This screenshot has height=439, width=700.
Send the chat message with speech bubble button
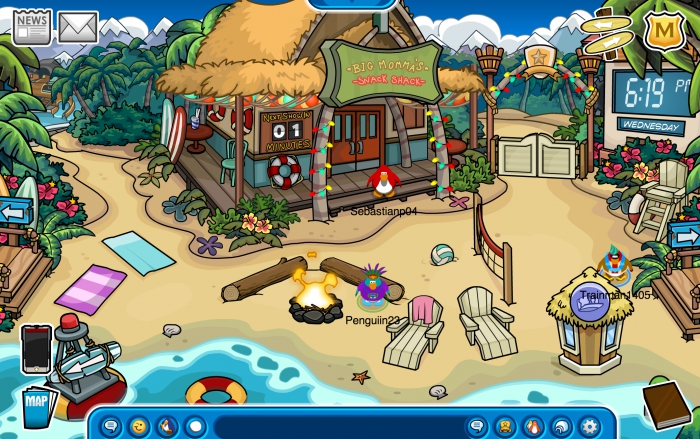pos(477,426)
